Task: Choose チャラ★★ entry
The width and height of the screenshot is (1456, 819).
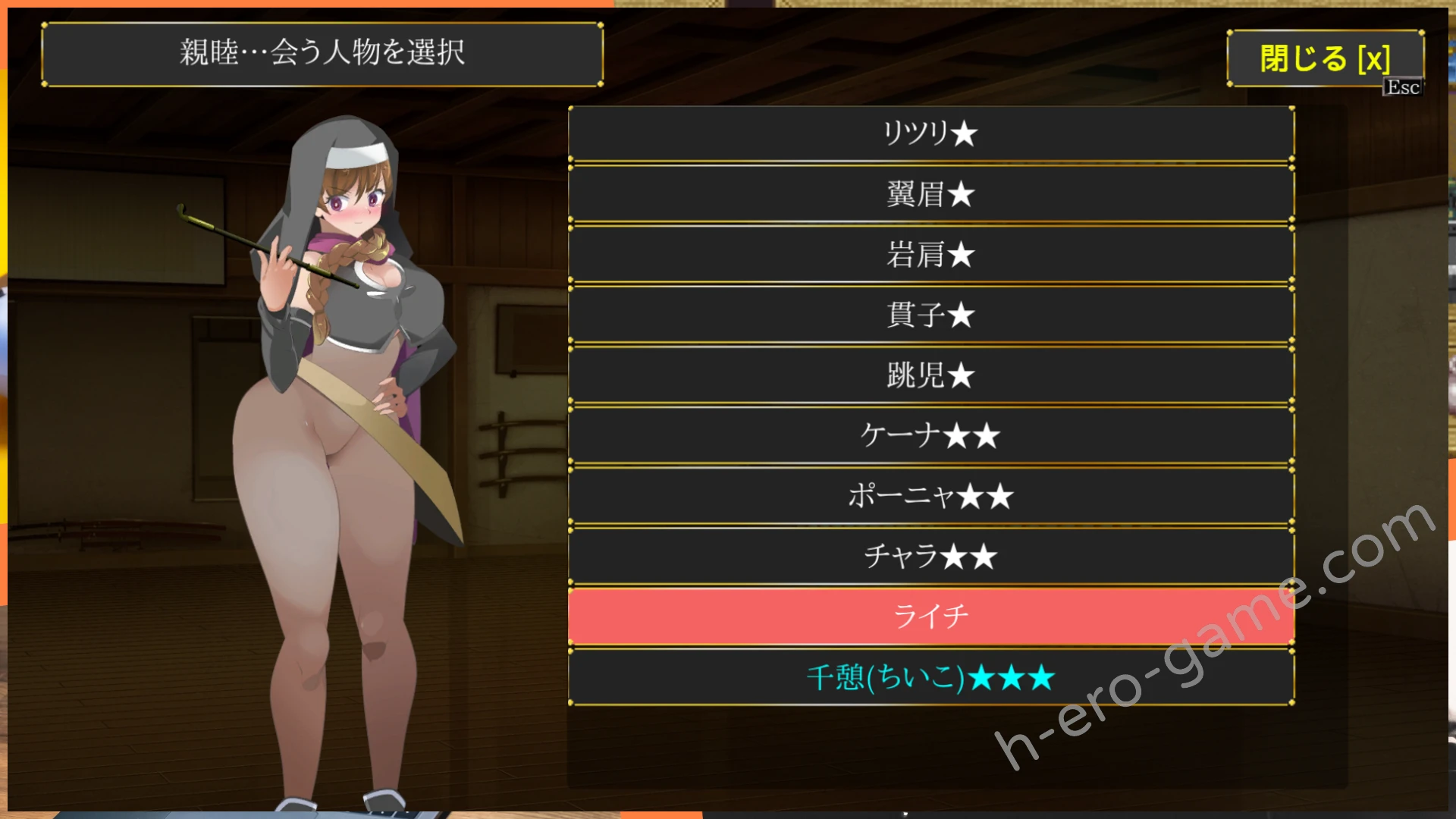Action: (x=930, y=556)
